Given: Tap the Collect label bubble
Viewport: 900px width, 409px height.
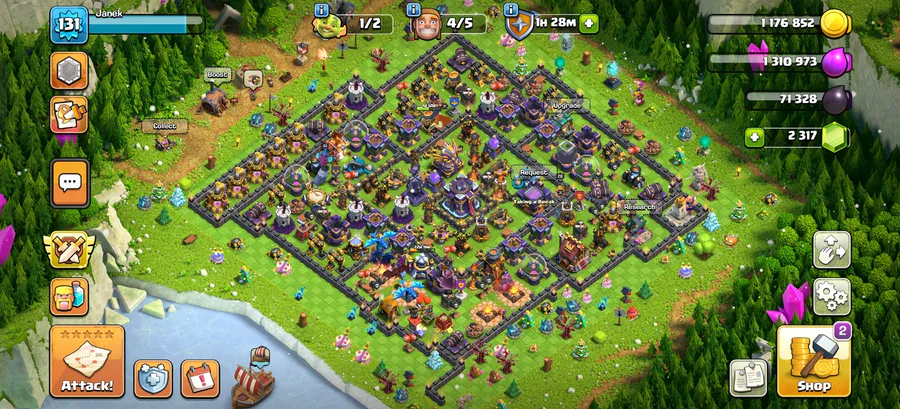Looking at the screenshot, I should click(164, 126).
